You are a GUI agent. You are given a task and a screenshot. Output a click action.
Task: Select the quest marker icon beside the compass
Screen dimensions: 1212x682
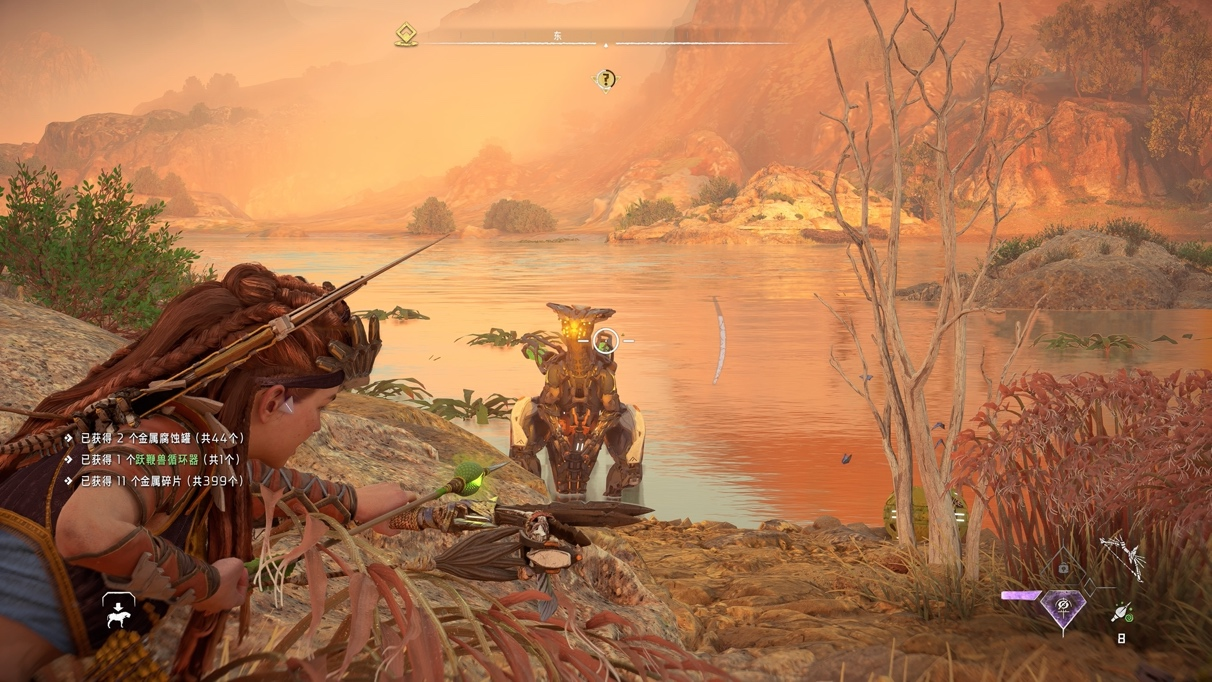[406, 36]
